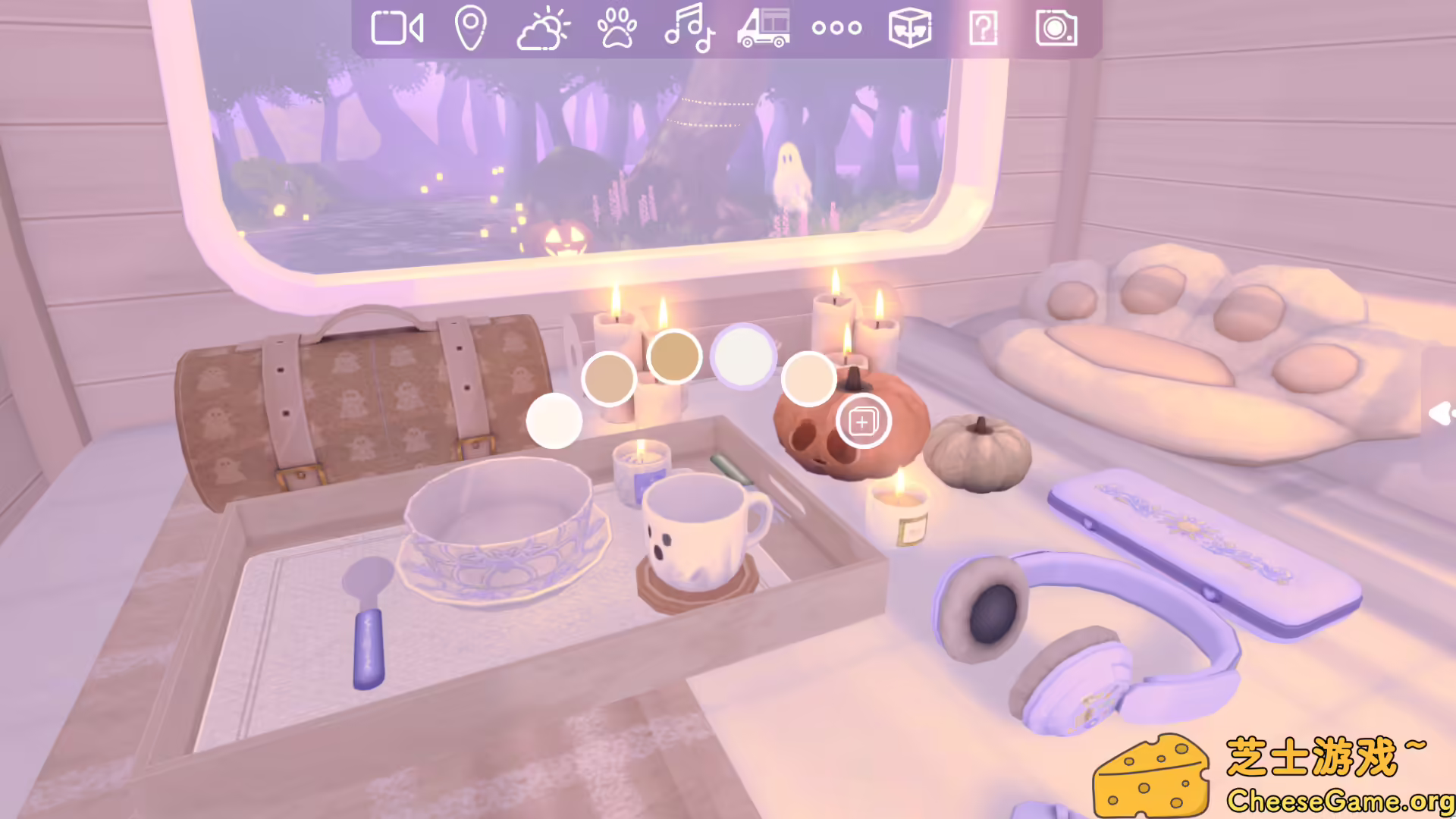Image resolution: width=1456 pixels, height=819 pixels.
Task: Select the map location pin icon
Action: coord(472,28)
